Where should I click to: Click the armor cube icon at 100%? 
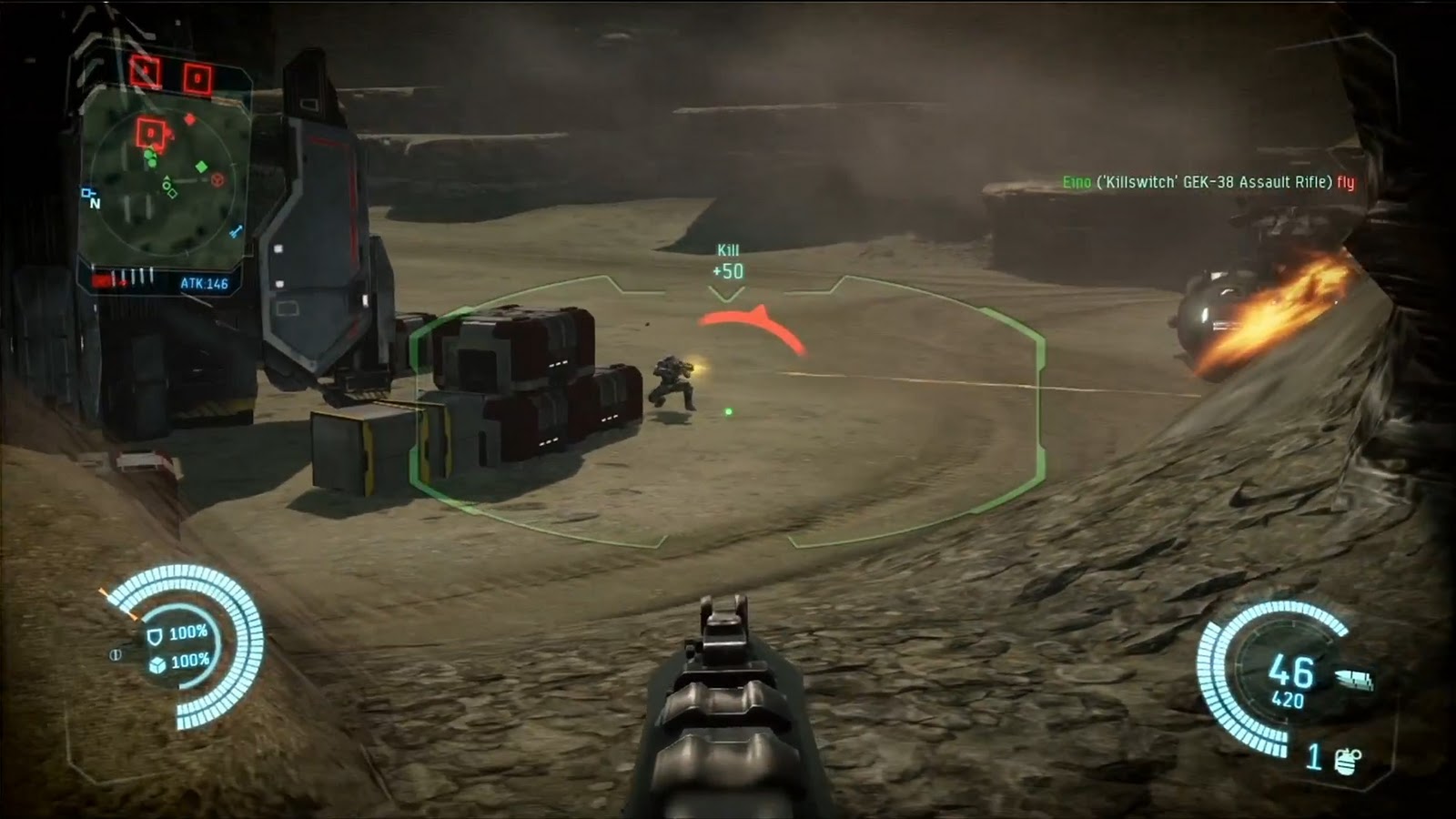point(157,666)
